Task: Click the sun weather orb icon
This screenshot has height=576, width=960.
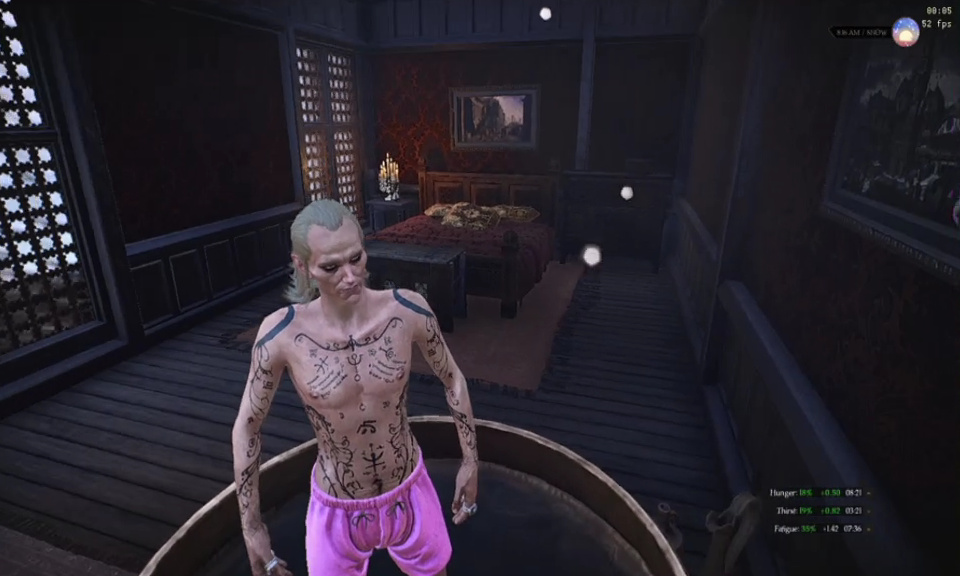Action: tap(905, 32)
